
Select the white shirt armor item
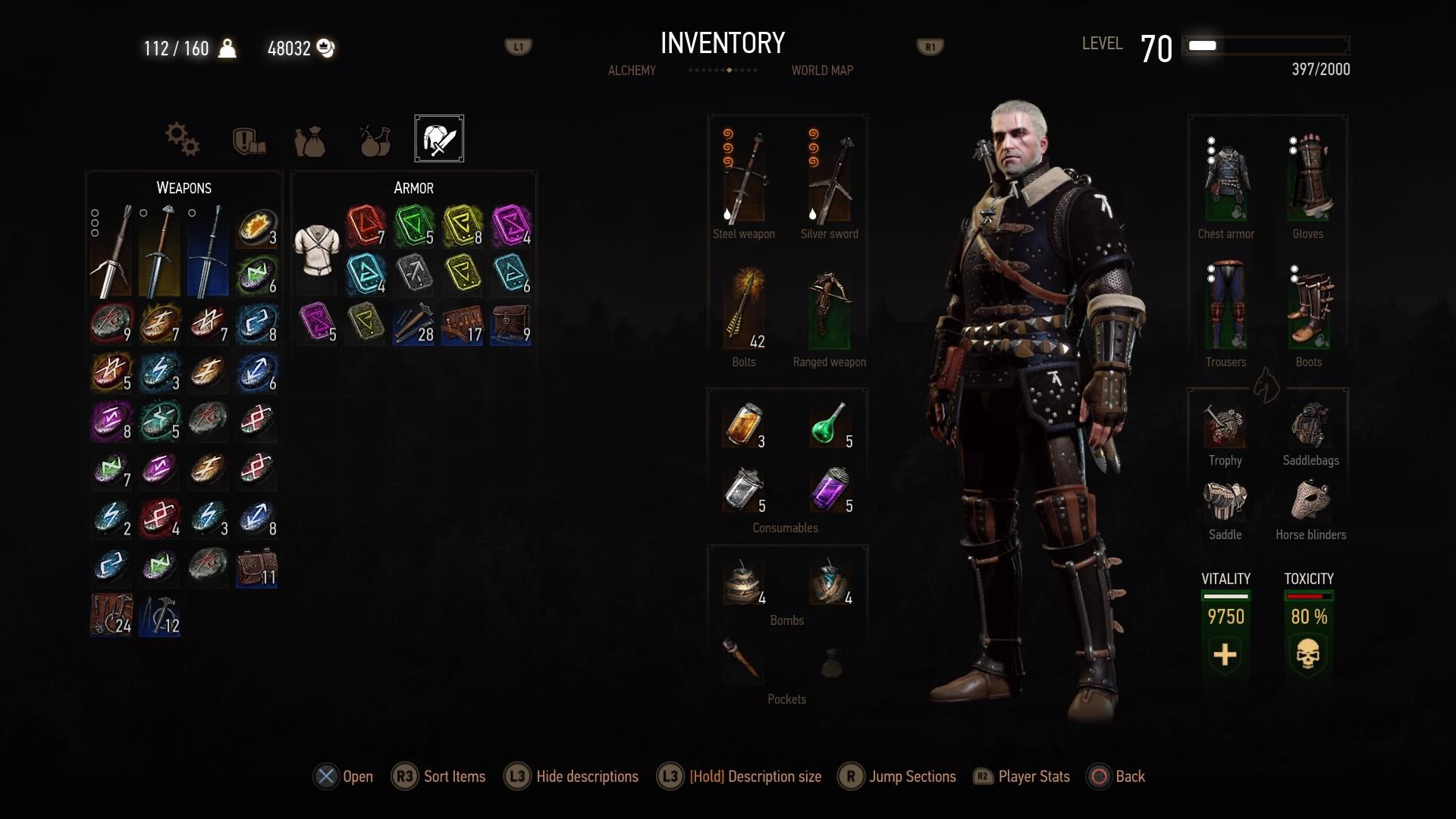pyautogui.click(x=316, y=250)
